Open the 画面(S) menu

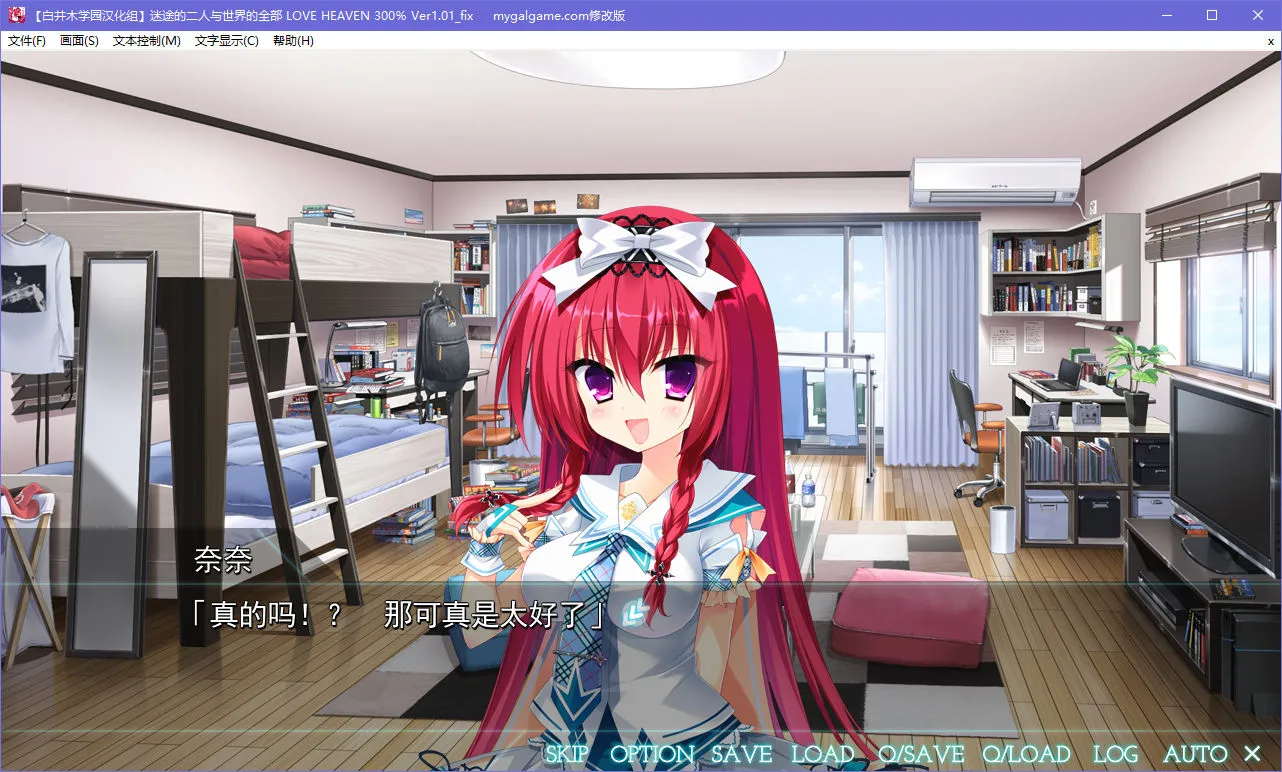[x=79, y=41]
